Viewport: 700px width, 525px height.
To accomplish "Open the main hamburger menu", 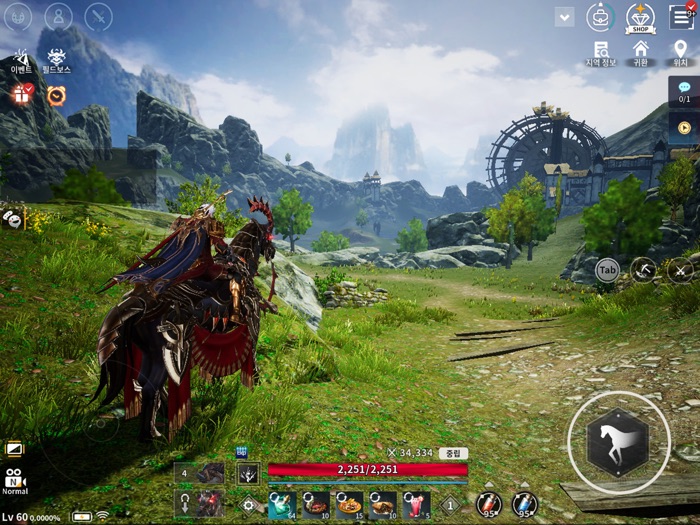I will tap(680, 16).
